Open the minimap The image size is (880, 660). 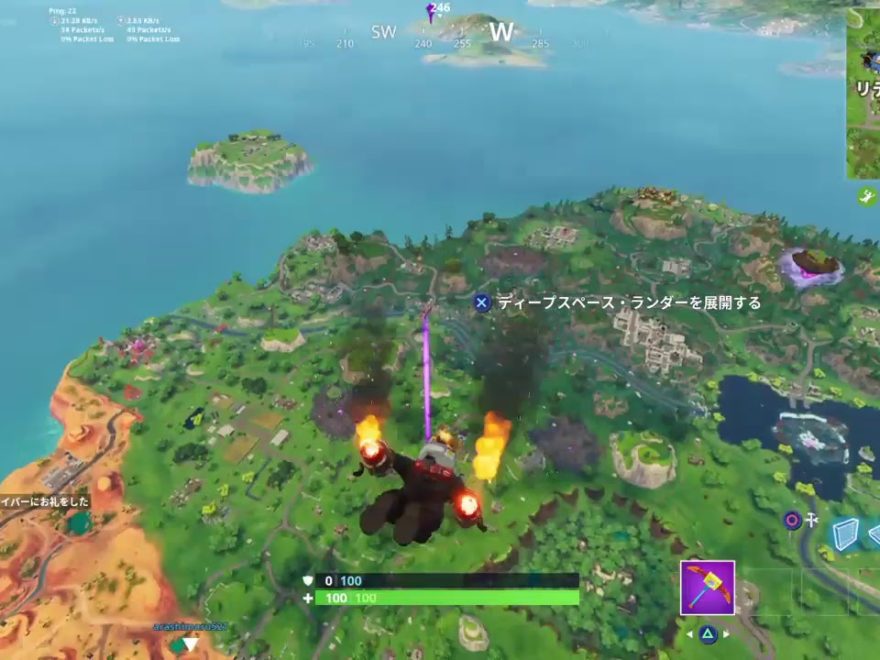pyautogui.click(x=863, y=93)
